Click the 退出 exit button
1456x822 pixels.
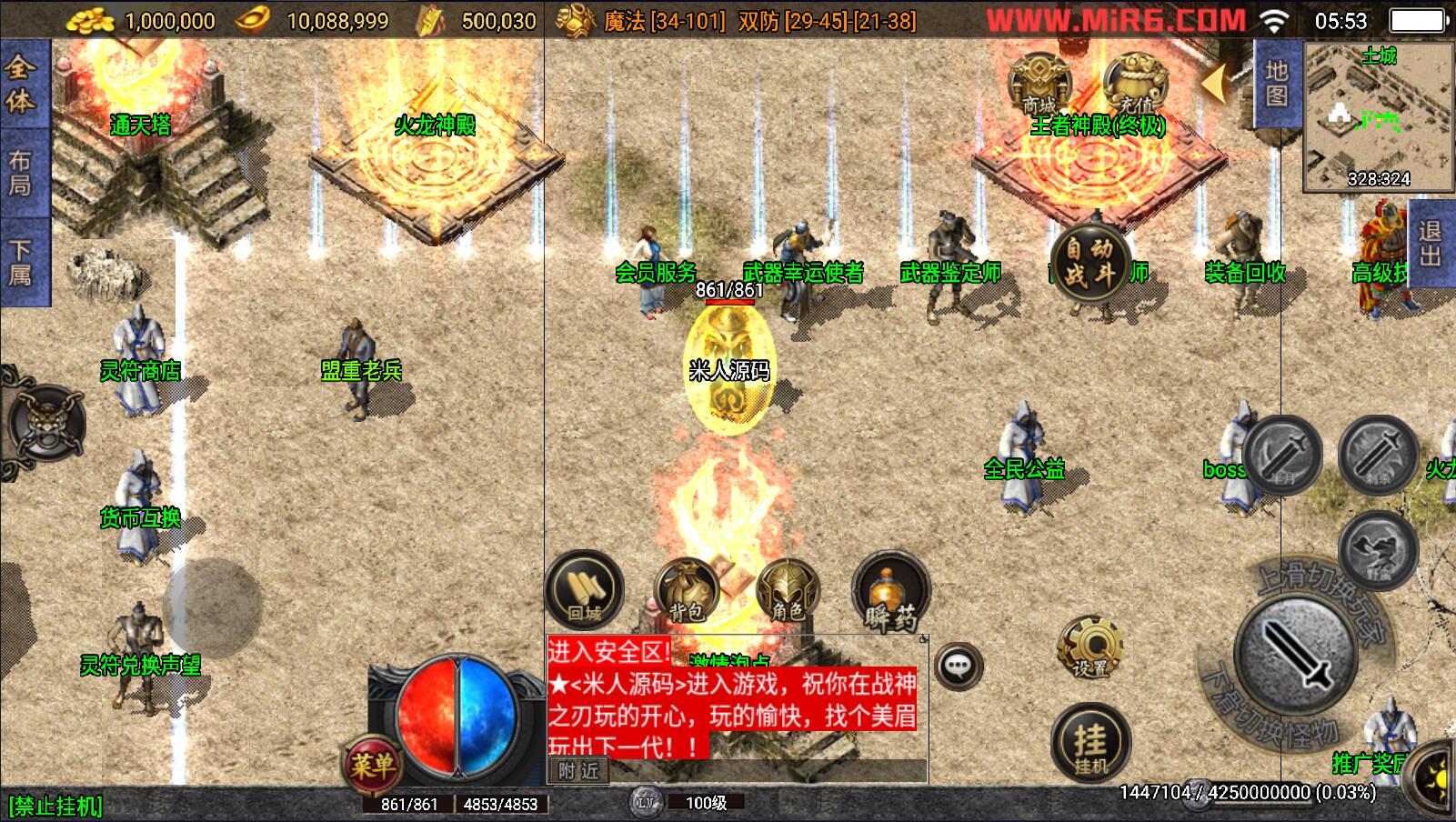click(1430, 244)
